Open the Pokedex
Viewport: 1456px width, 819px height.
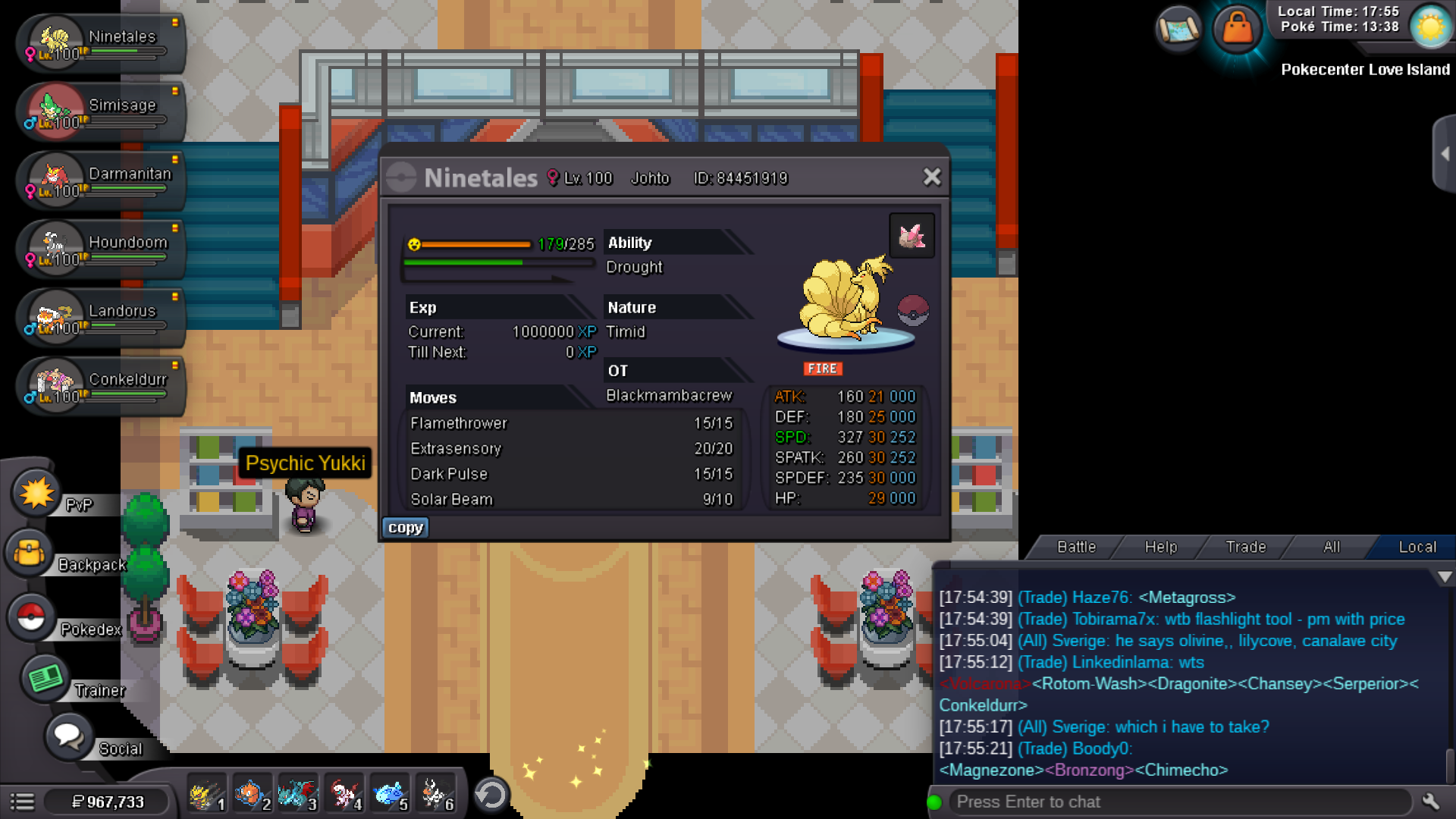tap(32, 617)
